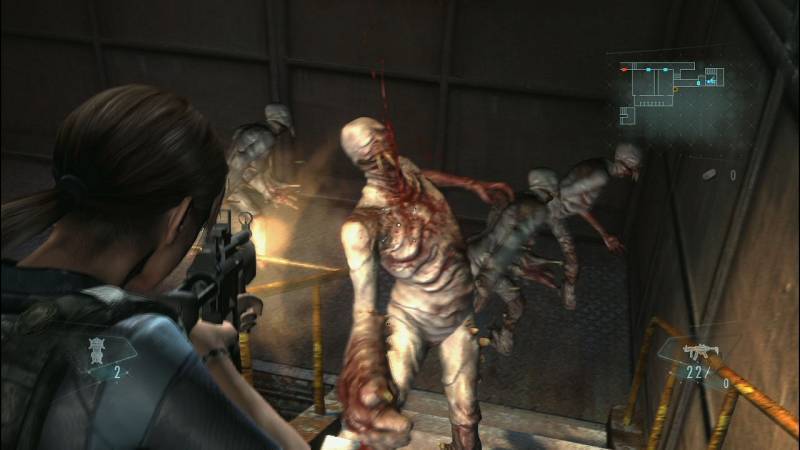Select the grenade sub-weapon icon
This screenshot has width=800, height=450.
[x=709, y=175]
